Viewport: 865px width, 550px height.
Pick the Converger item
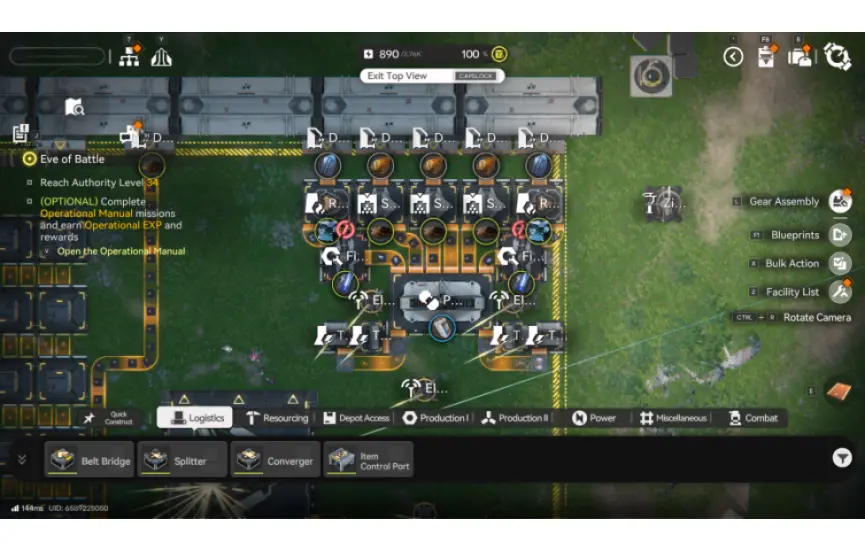[x=273, y=460]
